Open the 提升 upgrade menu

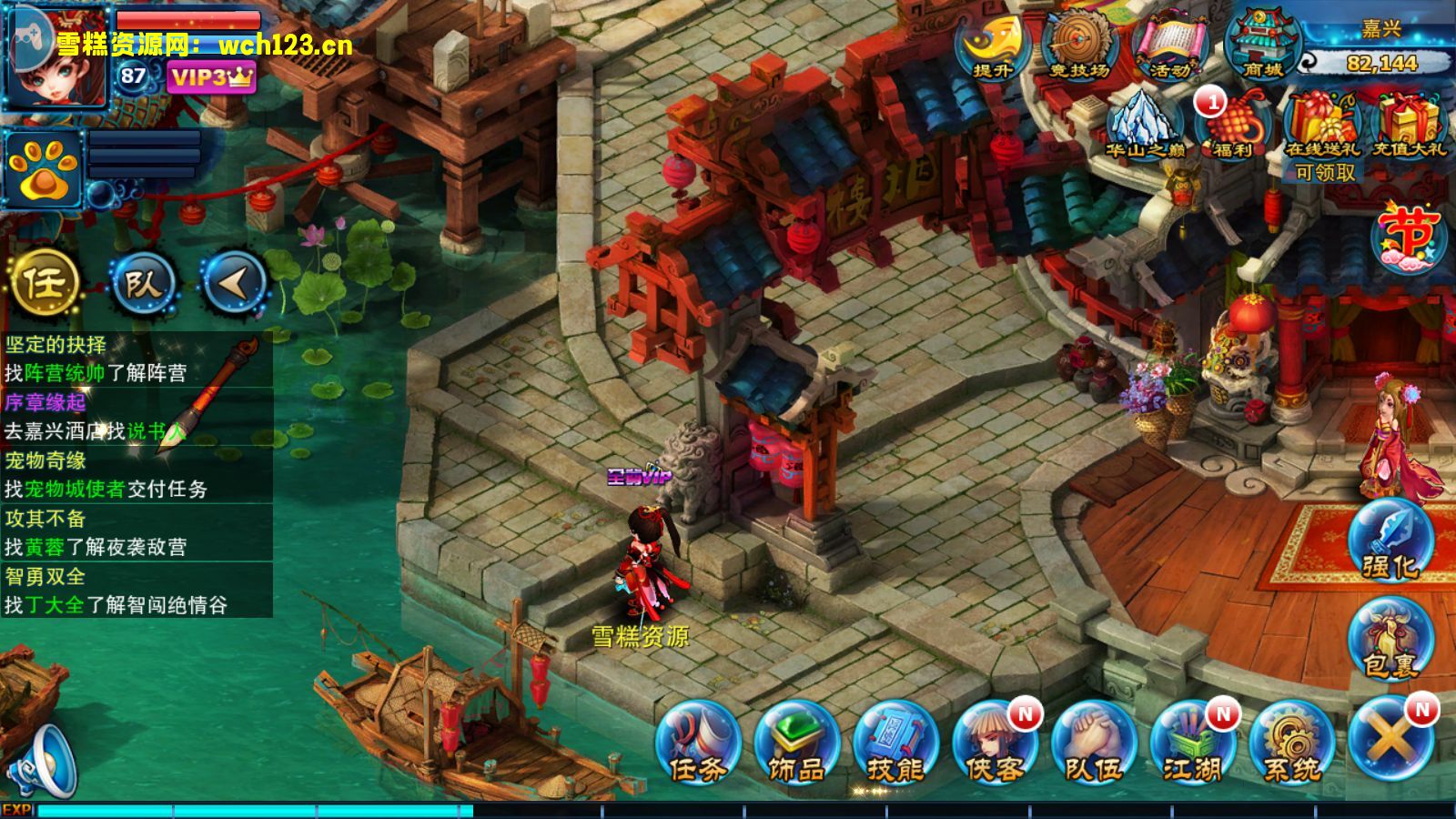[990, 45]
